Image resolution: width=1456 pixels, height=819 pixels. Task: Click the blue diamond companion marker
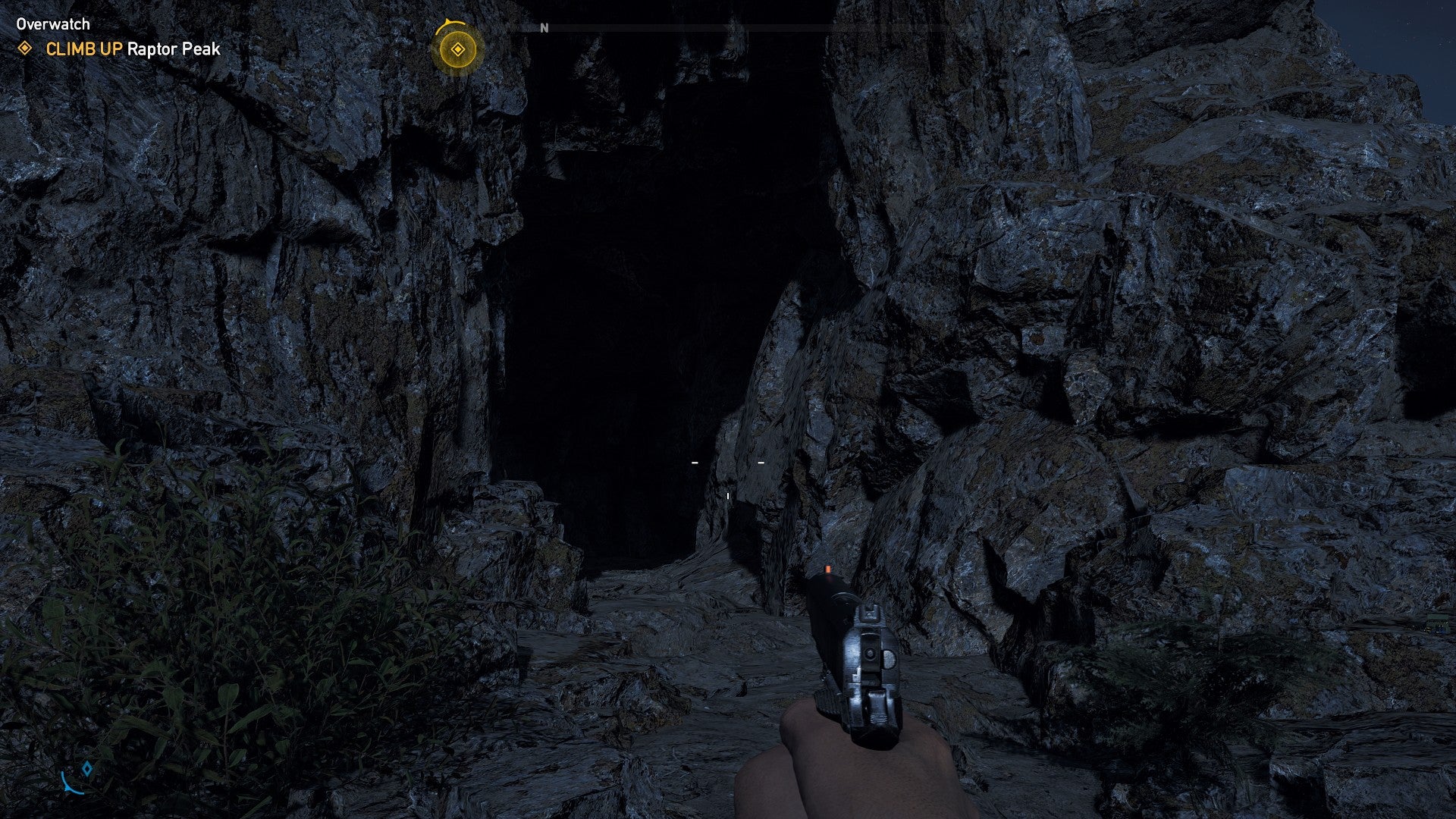click(86, 768)
